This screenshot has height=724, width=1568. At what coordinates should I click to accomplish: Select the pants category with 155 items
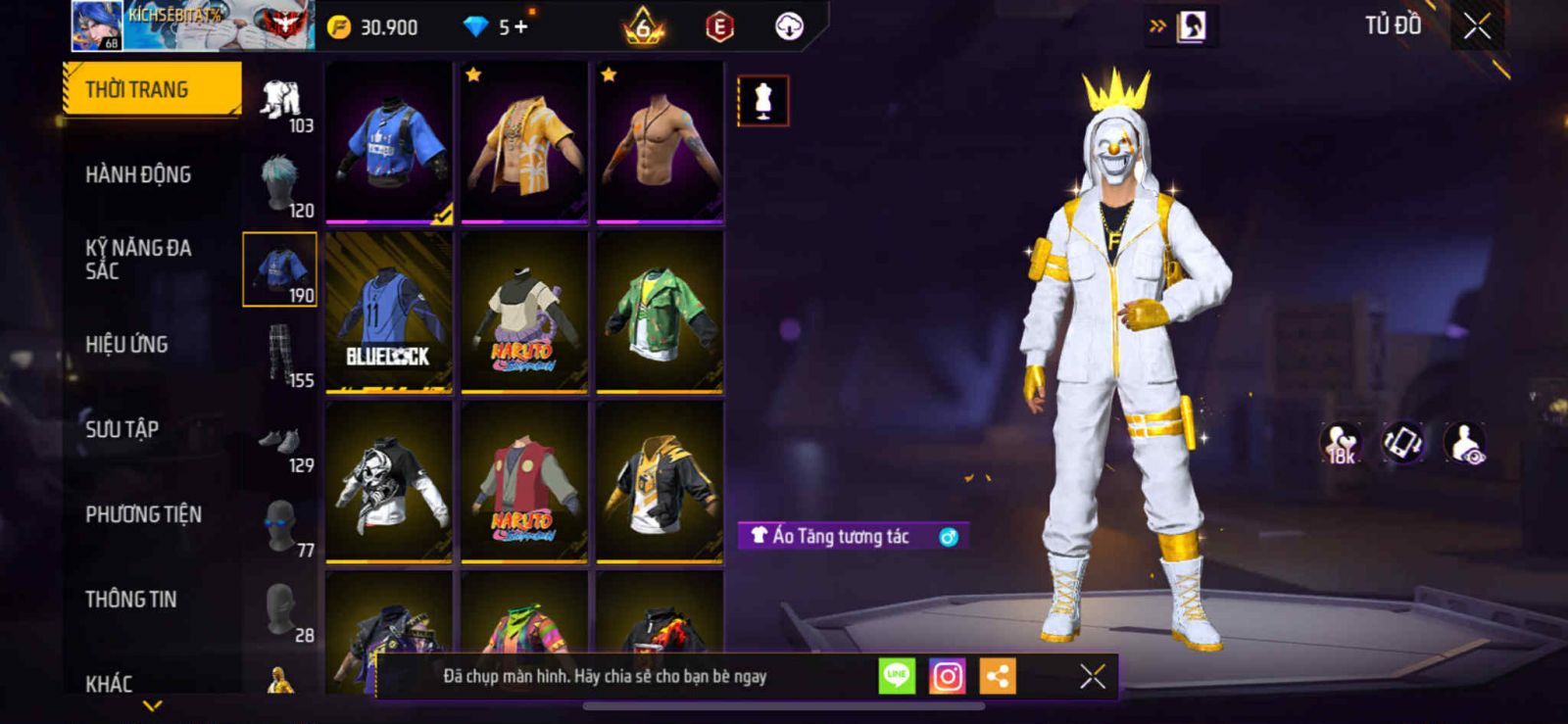(x=280, y=357)
